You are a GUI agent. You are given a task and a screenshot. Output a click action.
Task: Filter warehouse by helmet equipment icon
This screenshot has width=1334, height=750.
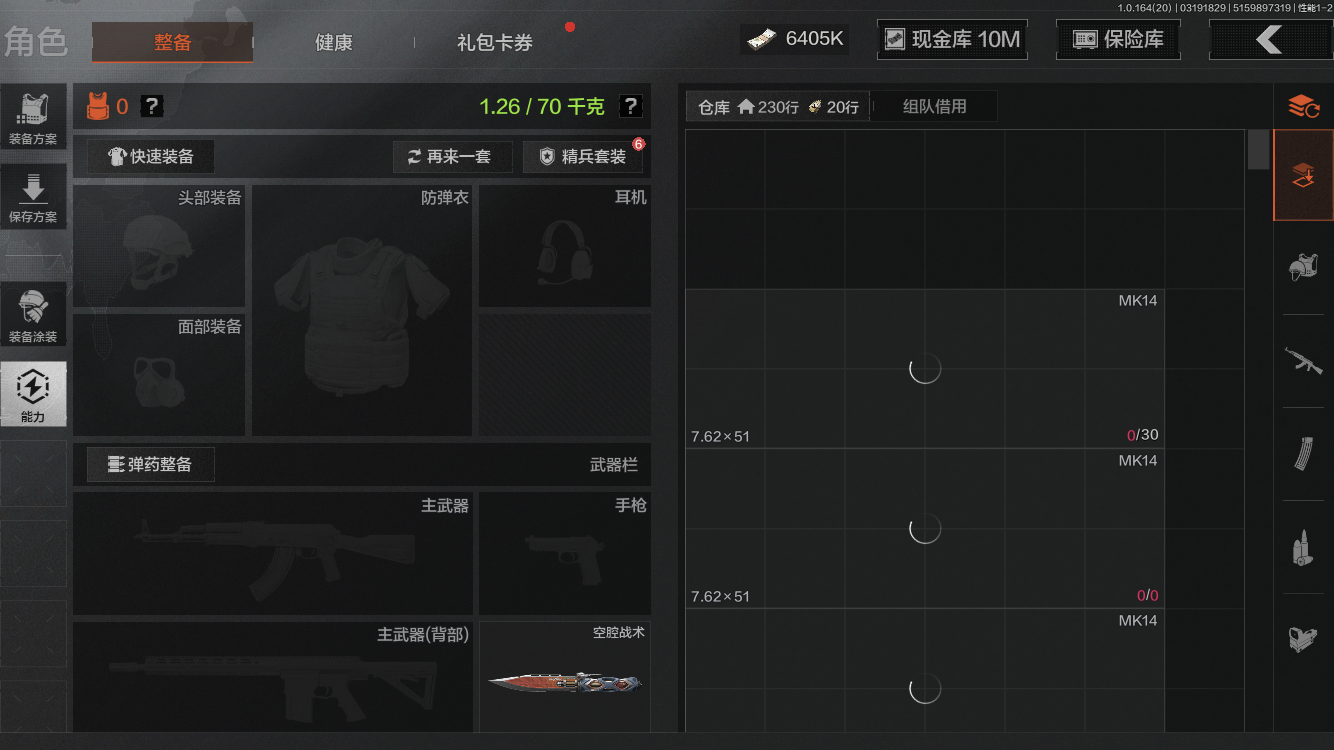1303,267
